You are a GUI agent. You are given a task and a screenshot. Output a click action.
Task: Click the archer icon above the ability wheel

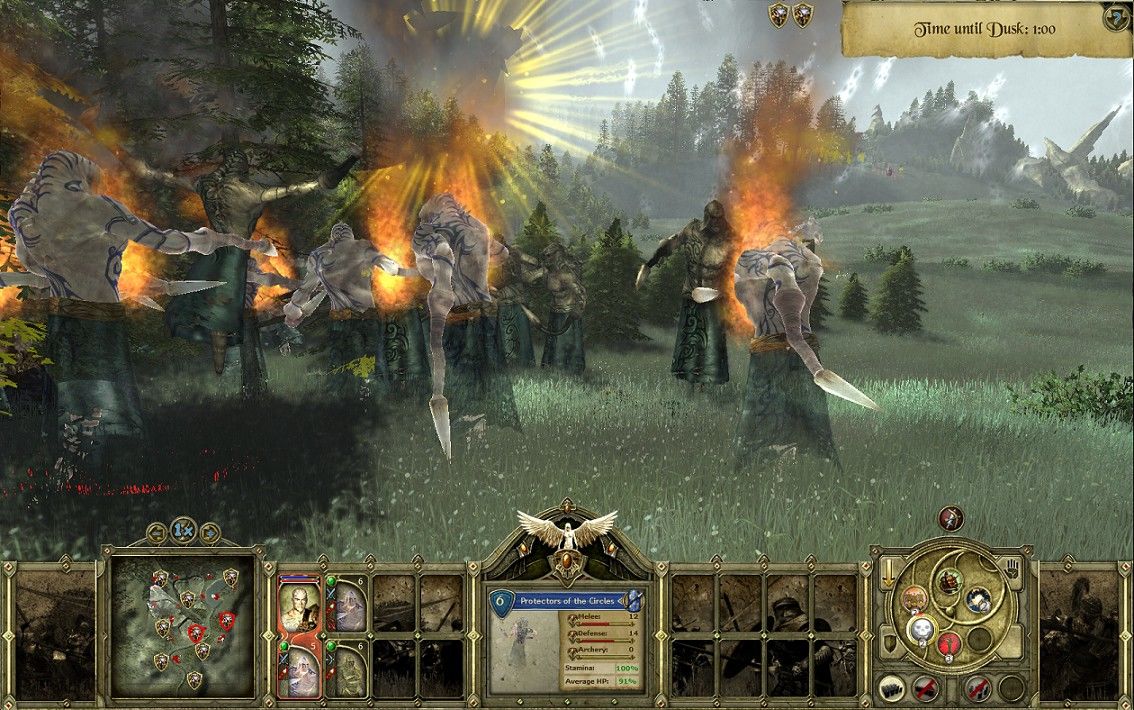pos(951,518)
